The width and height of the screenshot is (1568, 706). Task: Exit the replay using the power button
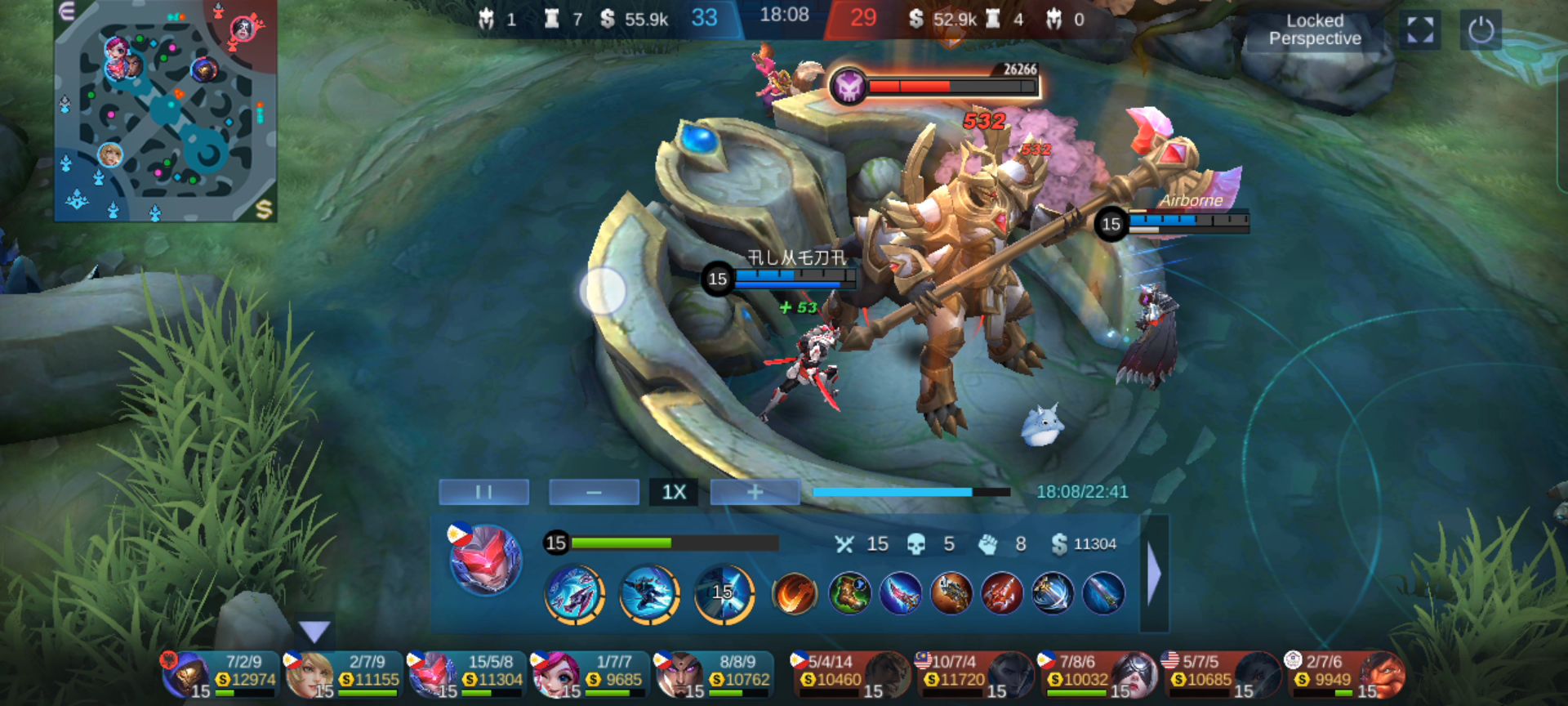tap(1481, 30)
